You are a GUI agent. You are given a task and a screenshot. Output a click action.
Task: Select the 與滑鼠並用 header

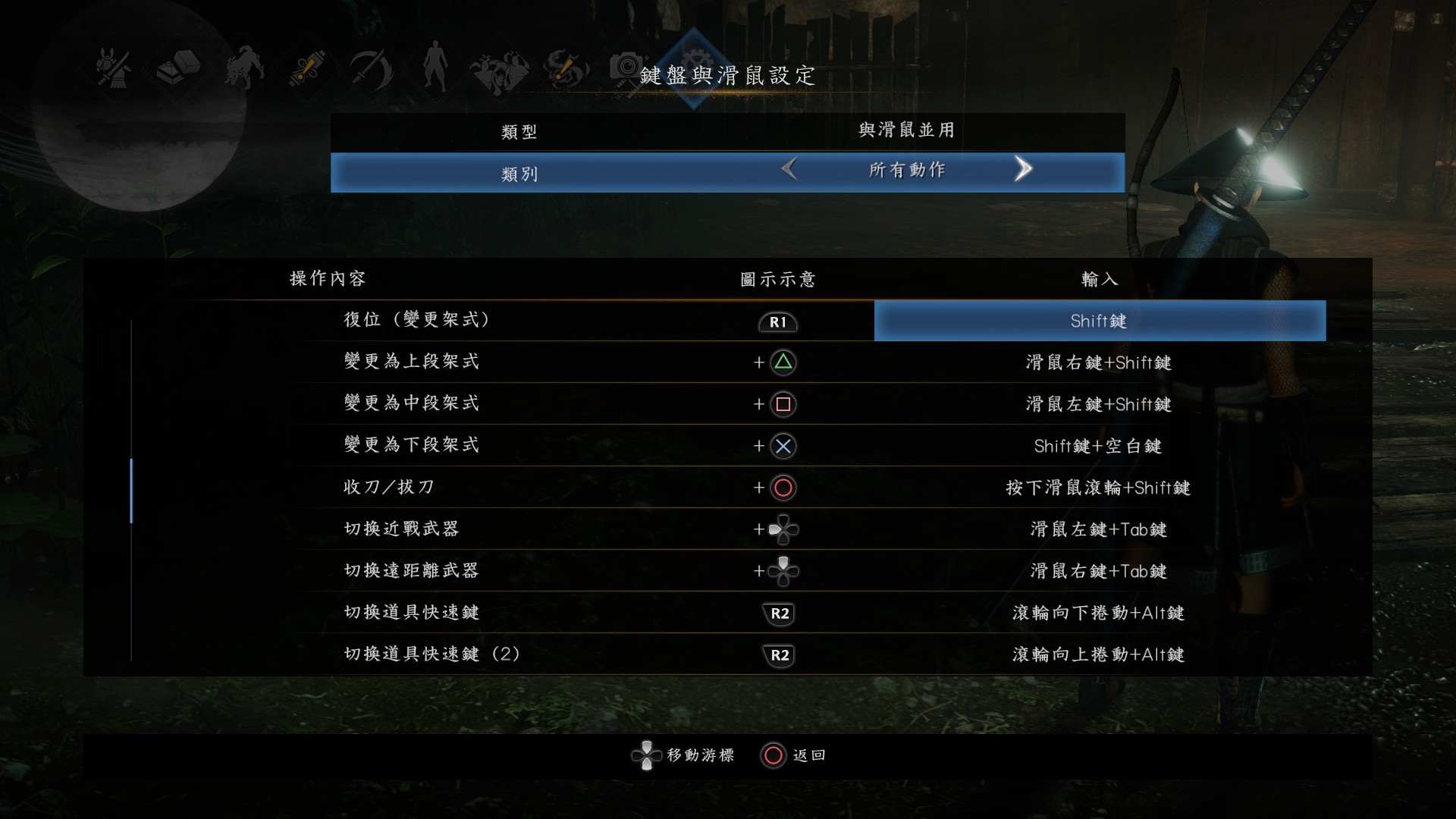[x=905, y=130]
